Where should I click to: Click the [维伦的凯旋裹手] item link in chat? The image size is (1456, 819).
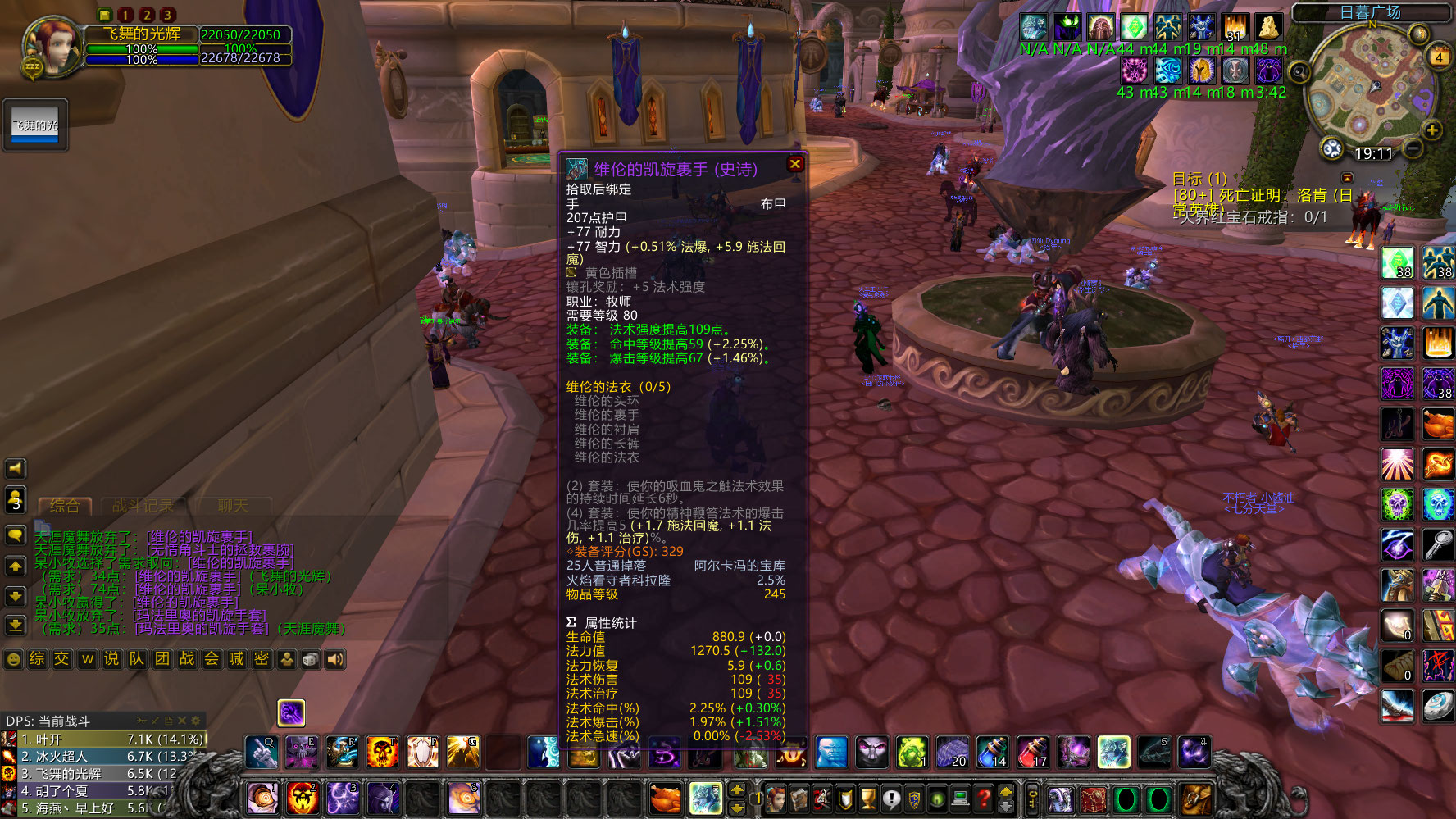click(x=199, y=537)
